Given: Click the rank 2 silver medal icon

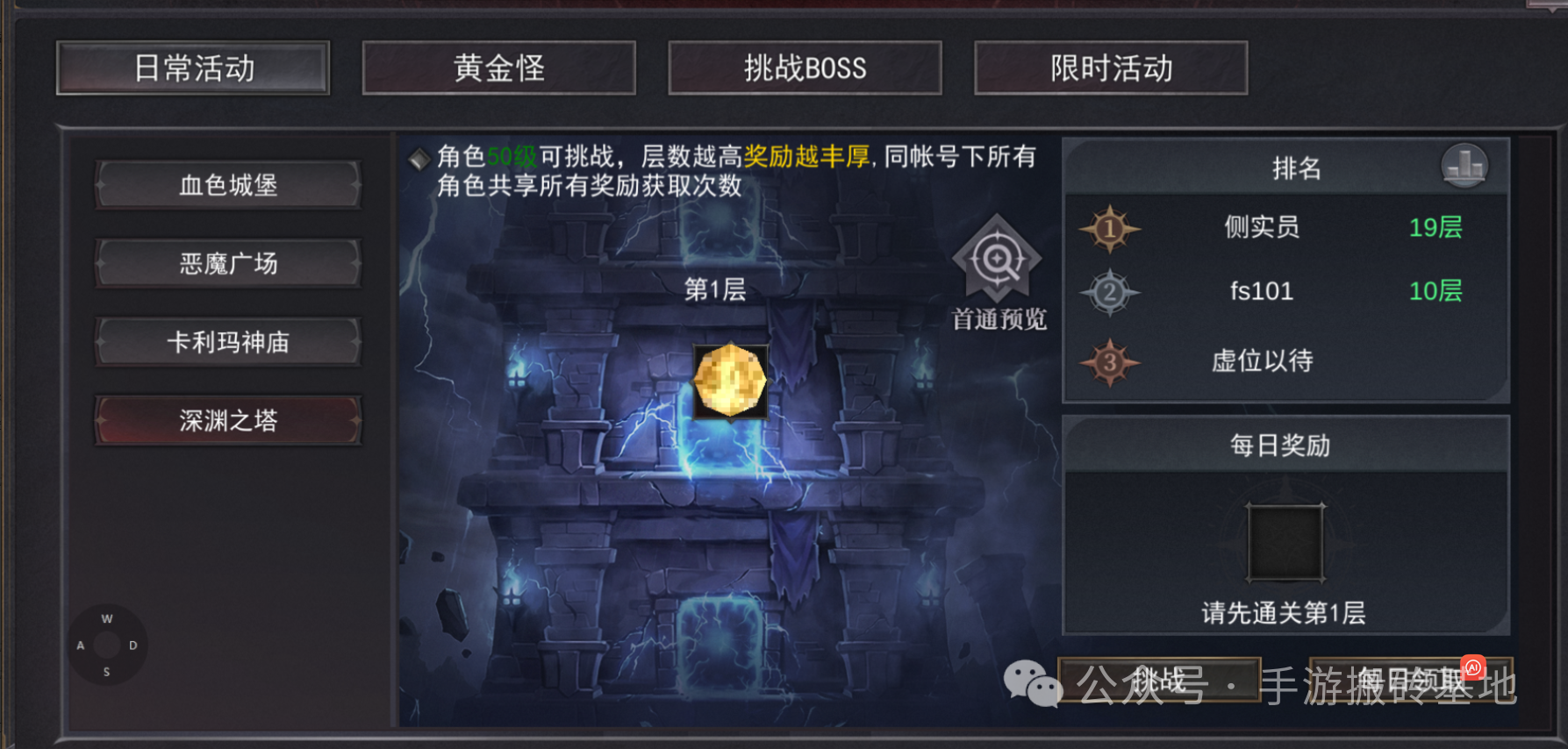Looking at the screenshot, I should coord(1109,293).
